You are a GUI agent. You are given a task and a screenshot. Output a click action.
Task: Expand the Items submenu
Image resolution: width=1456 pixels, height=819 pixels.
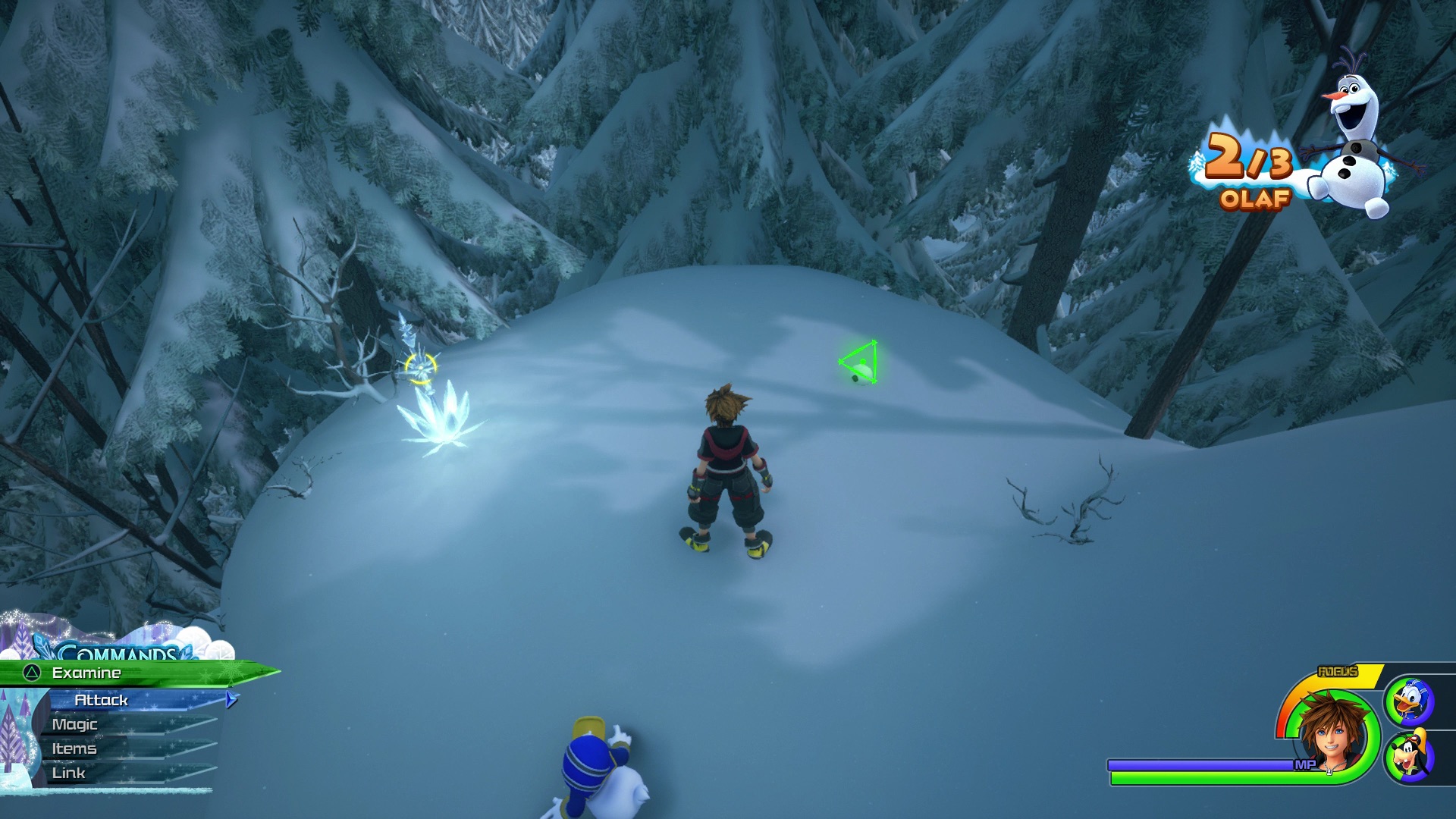pos(74,748)
